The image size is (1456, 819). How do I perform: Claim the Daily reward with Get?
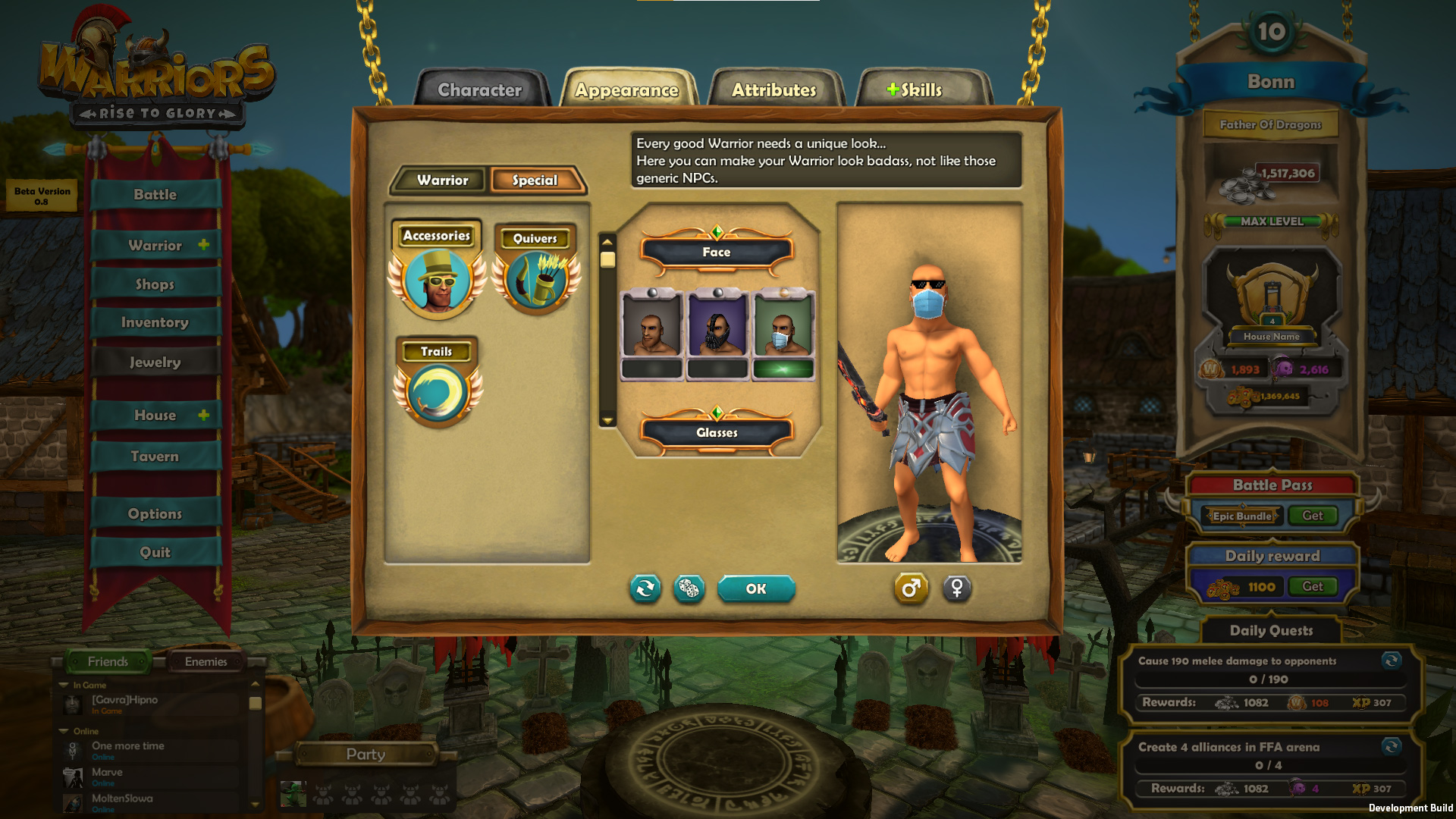[x=1312, y=587]
